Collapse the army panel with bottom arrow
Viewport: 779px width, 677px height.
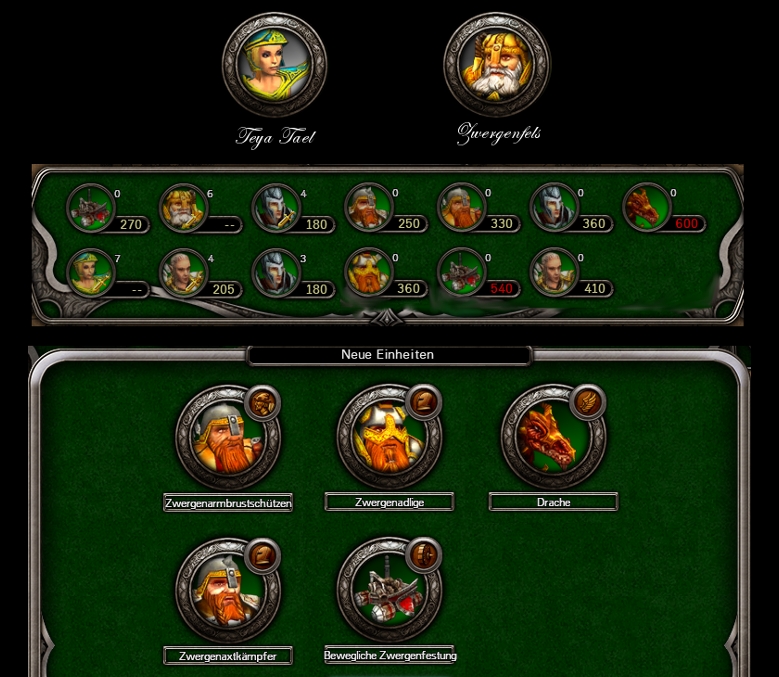[x=389, y=319]
